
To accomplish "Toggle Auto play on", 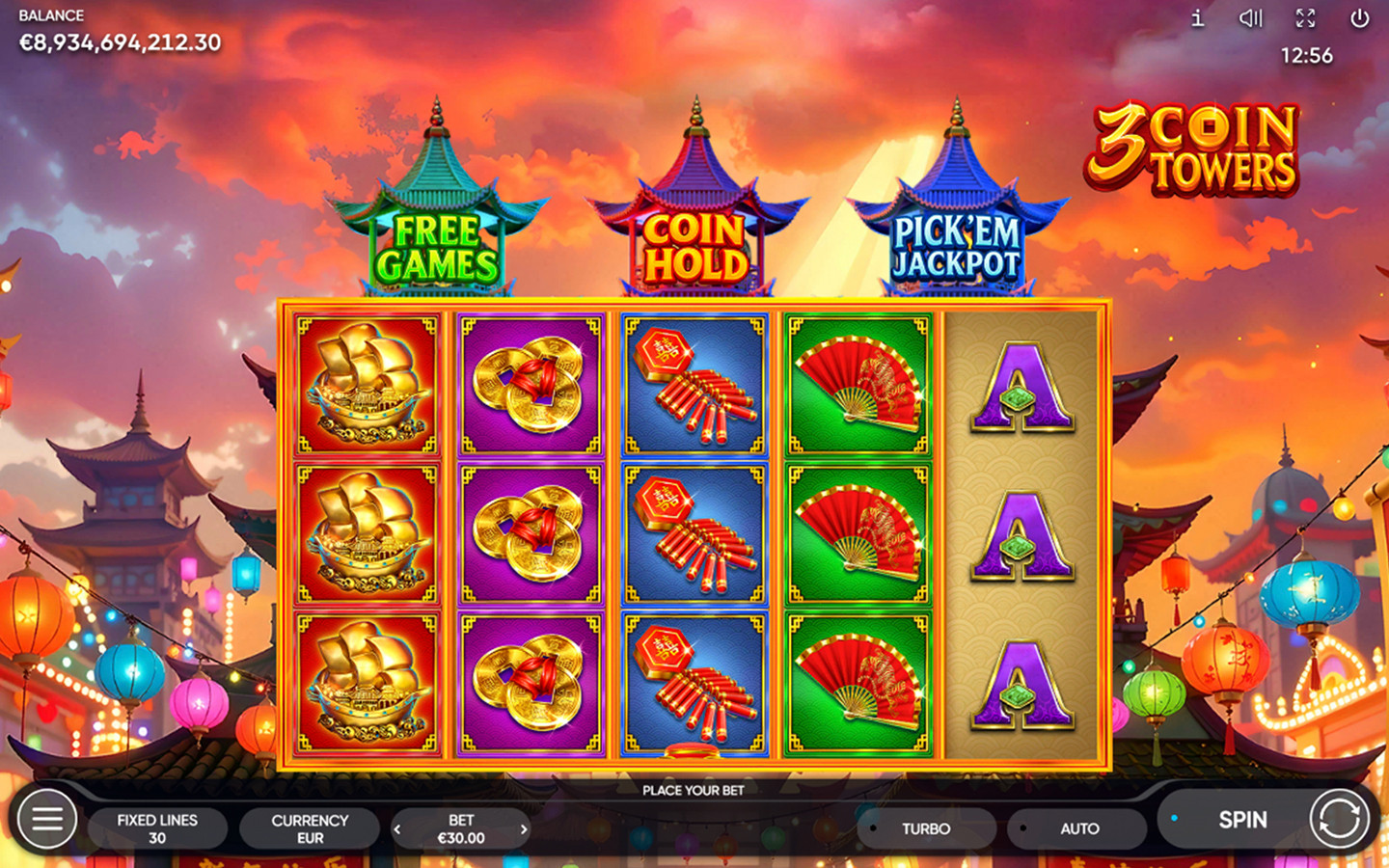I will click(x=1077, y=827).
